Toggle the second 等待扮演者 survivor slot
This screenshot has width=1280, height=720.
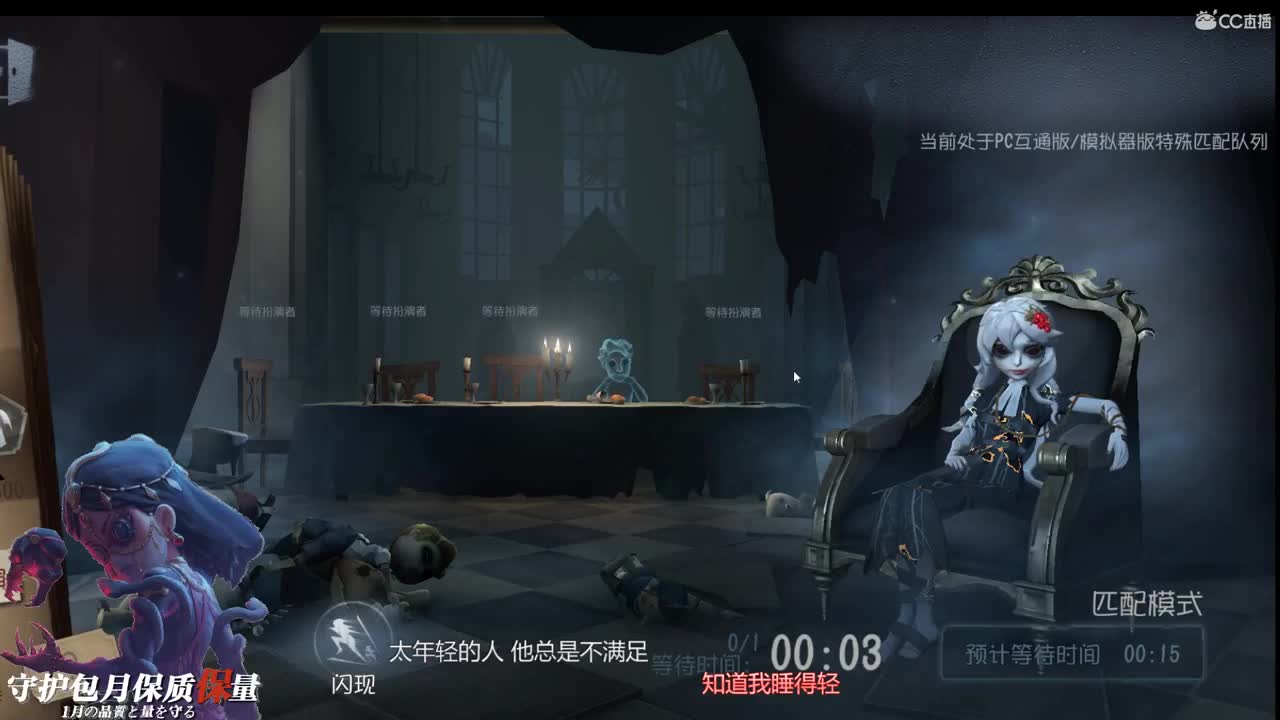click(398, 311)
